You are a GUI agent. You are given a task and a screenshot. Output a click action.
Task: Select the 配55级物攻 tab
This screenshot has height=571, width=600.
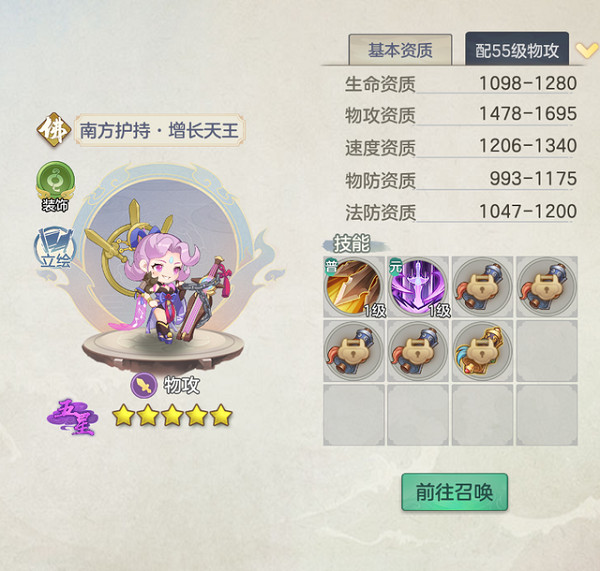(516, 50)
